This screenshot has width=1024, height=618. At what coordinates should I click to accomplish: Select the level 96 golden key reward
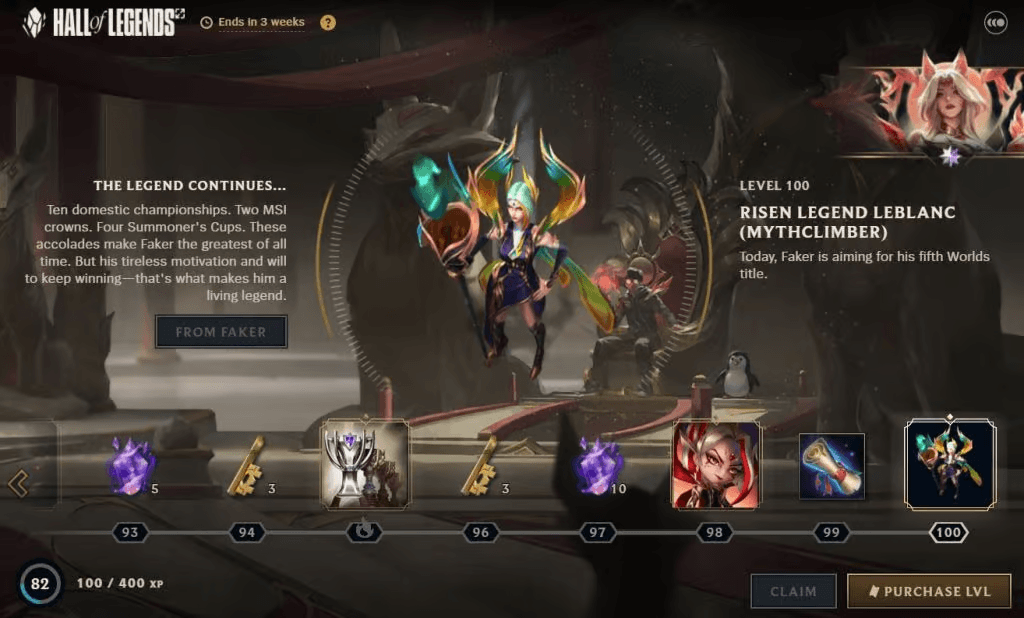coord(480,467)
